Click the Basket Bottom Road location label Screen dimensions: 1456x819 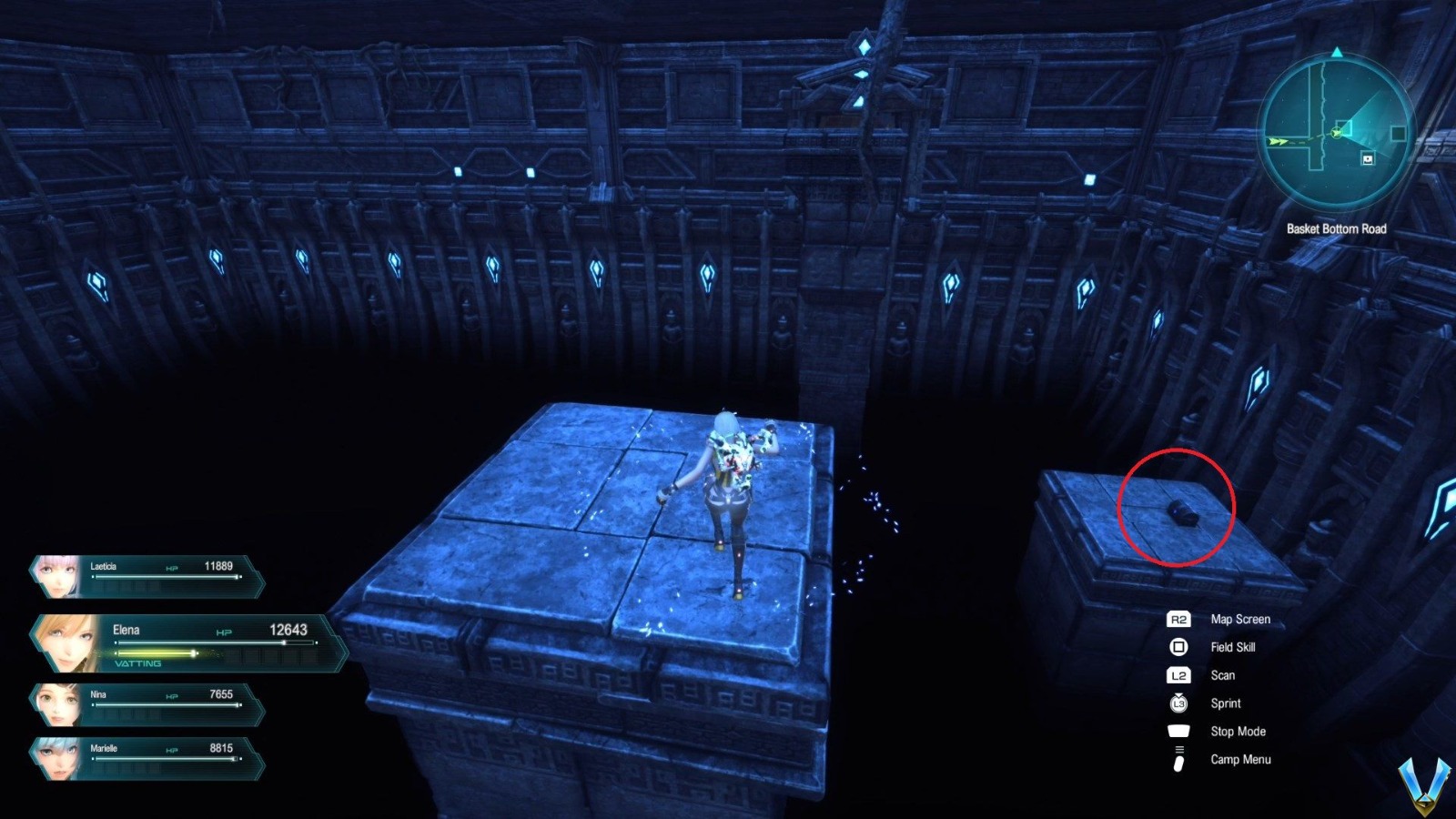1337,229
